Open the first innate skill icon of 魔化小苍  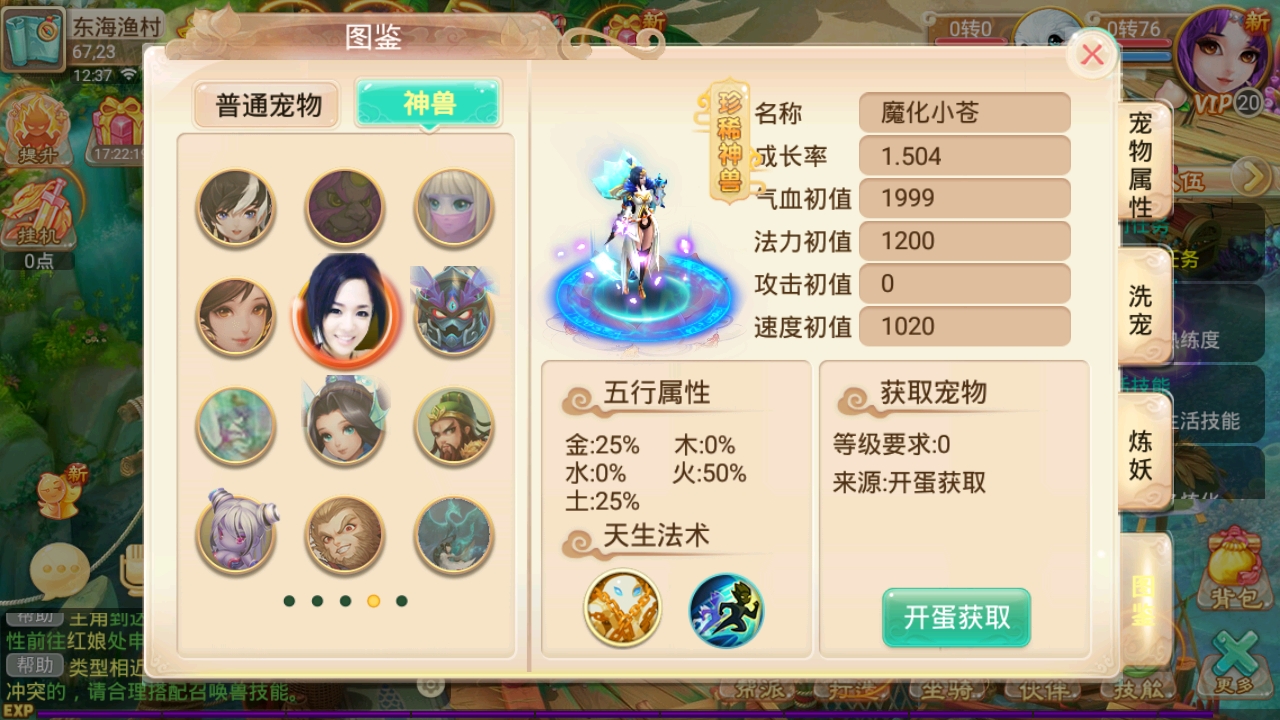[x=622, y=611]
